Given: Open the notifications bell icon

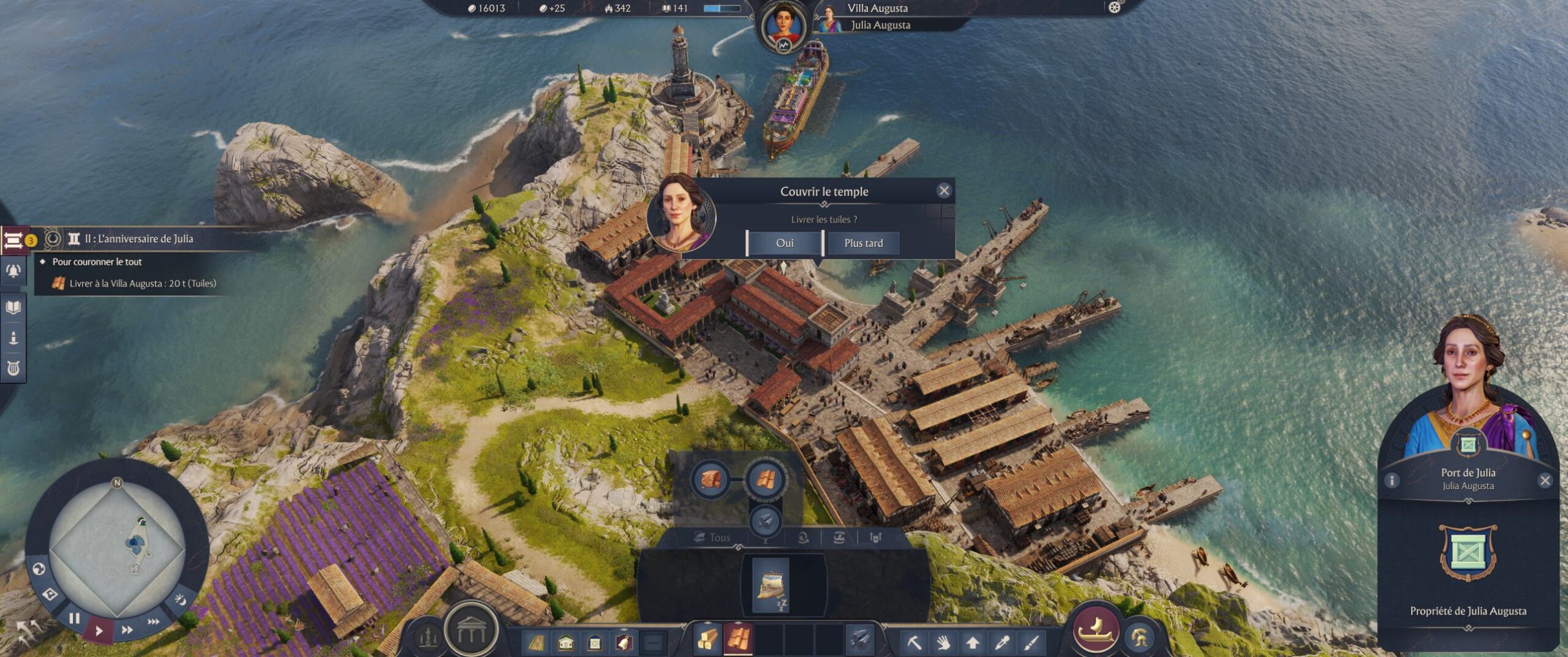Looking at the screenshot, I should click(13, 271).
